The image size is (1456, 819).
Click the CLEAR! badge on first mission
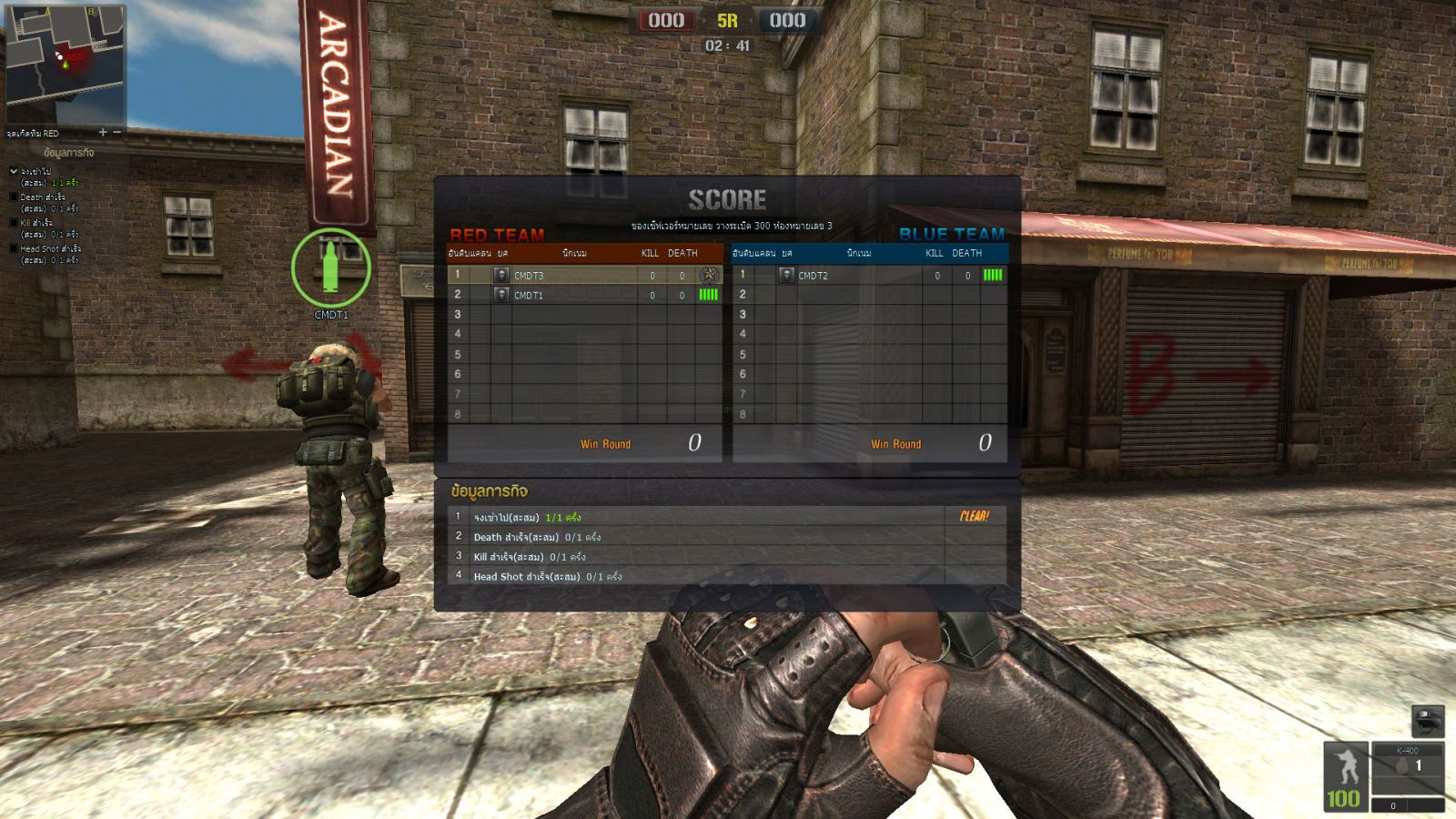click(974, 516)
